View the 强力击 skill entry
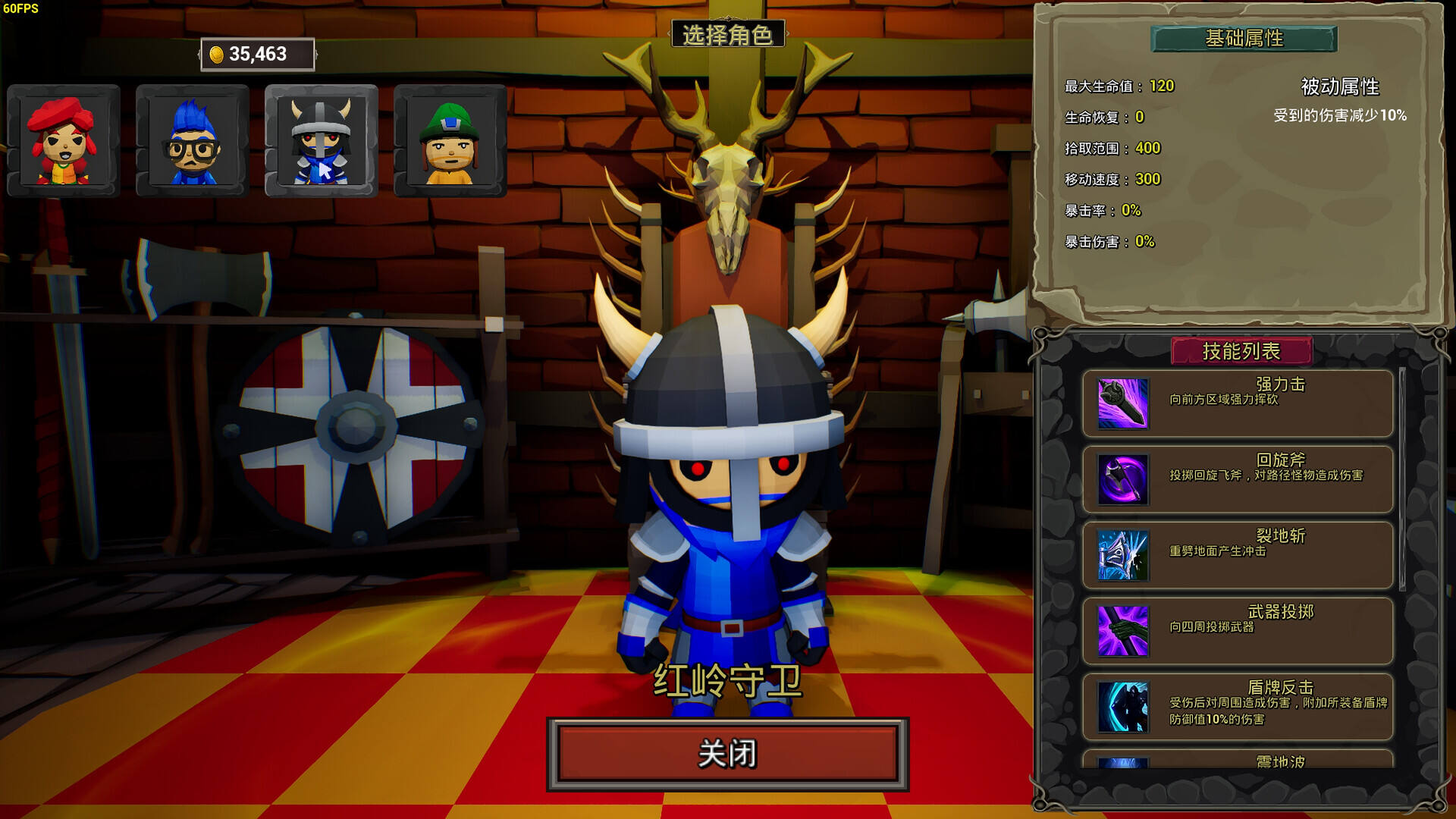 tap(1238, 403)
